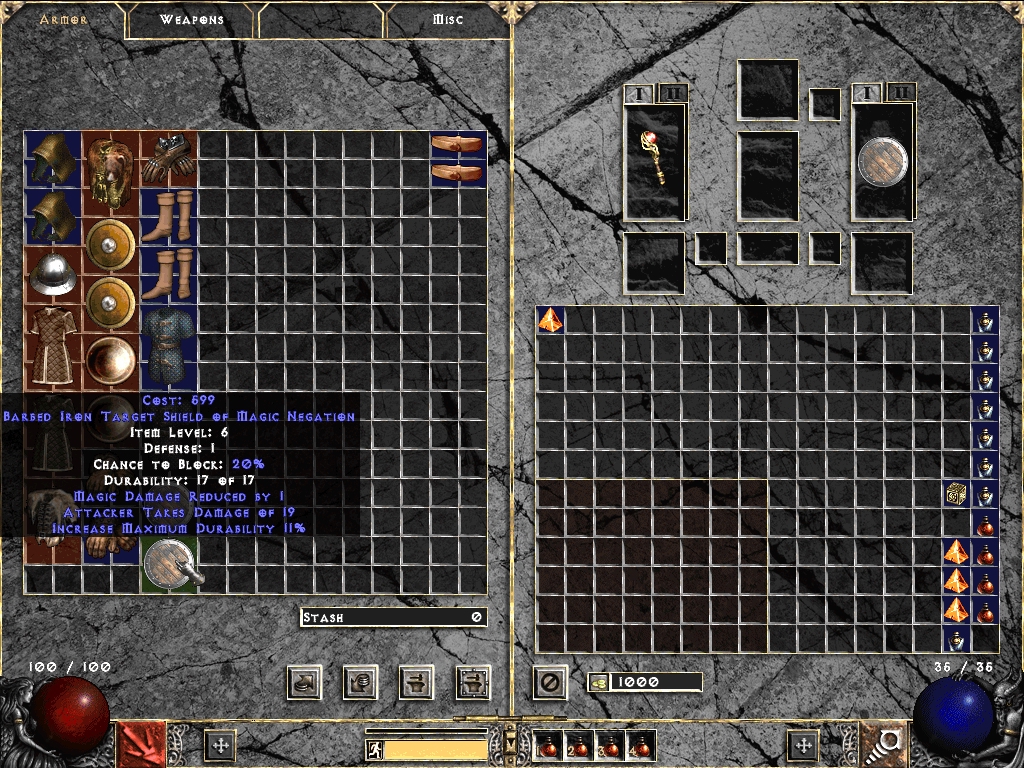Select the Armor tab
Viewport: 1024px width, 768px height.
64,20
